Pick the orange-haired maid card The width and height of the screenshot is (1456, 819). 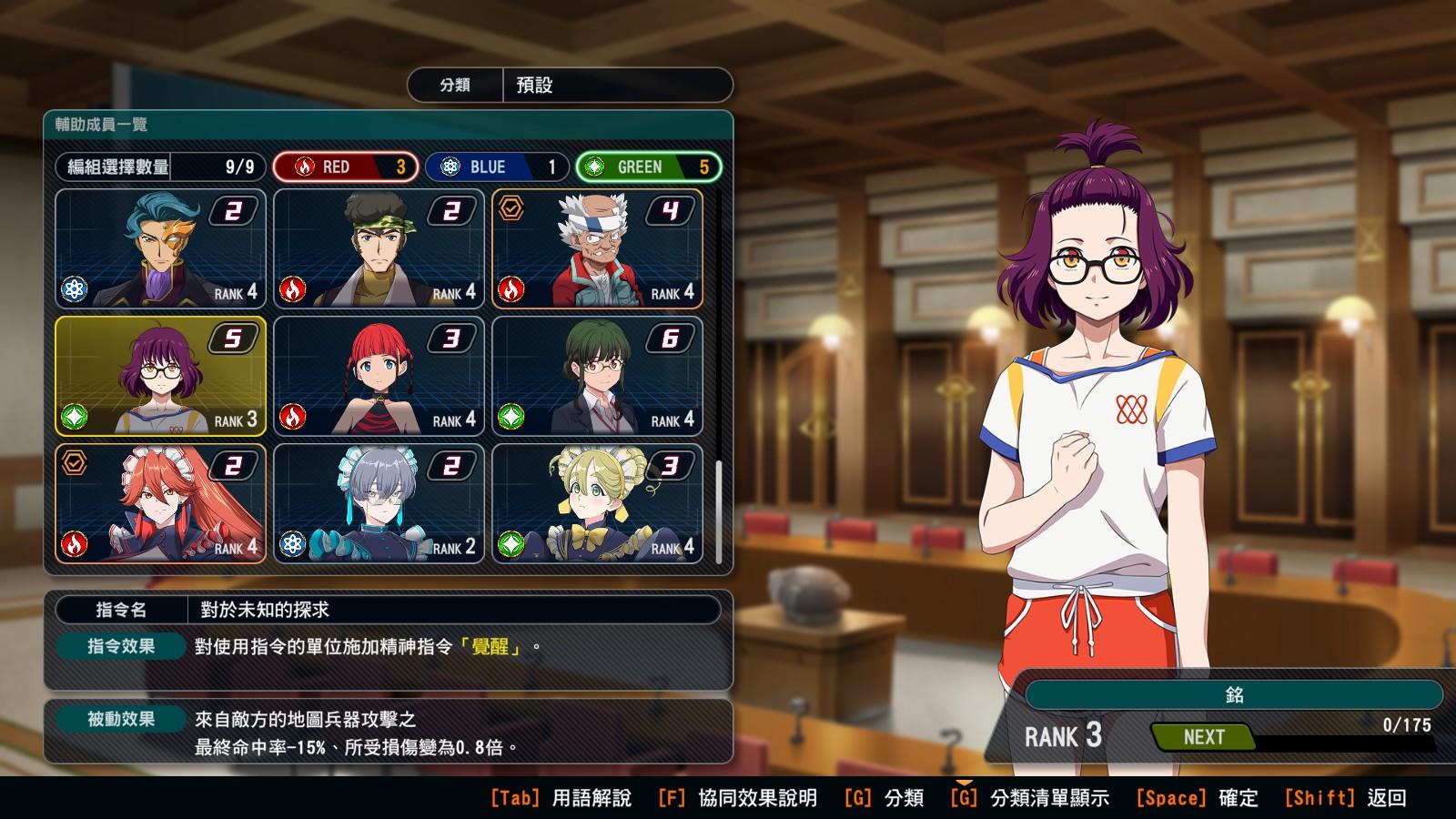(161, 503)
